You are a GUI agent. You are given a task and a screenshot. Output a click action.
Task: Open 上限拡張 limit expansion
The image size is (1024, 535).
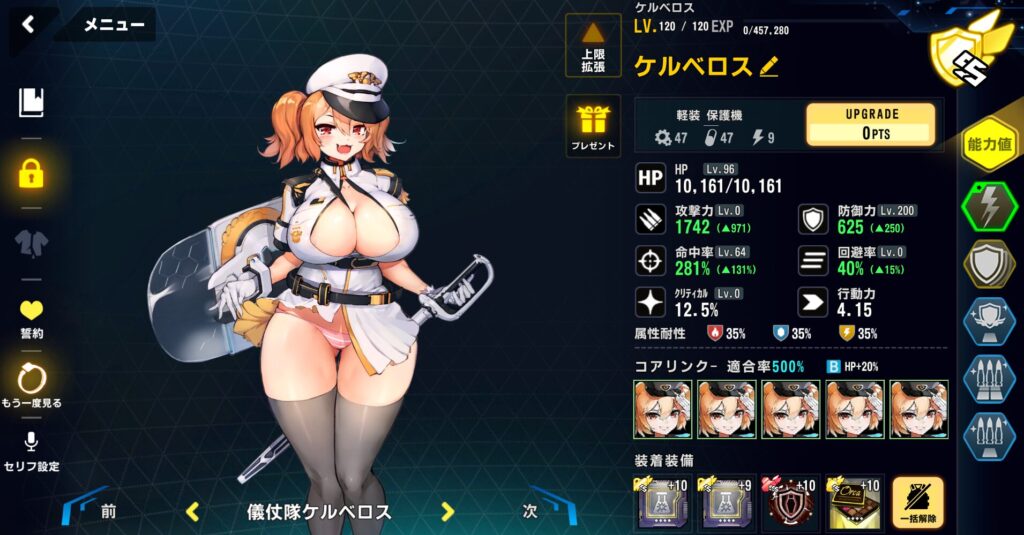coord(593,46)
